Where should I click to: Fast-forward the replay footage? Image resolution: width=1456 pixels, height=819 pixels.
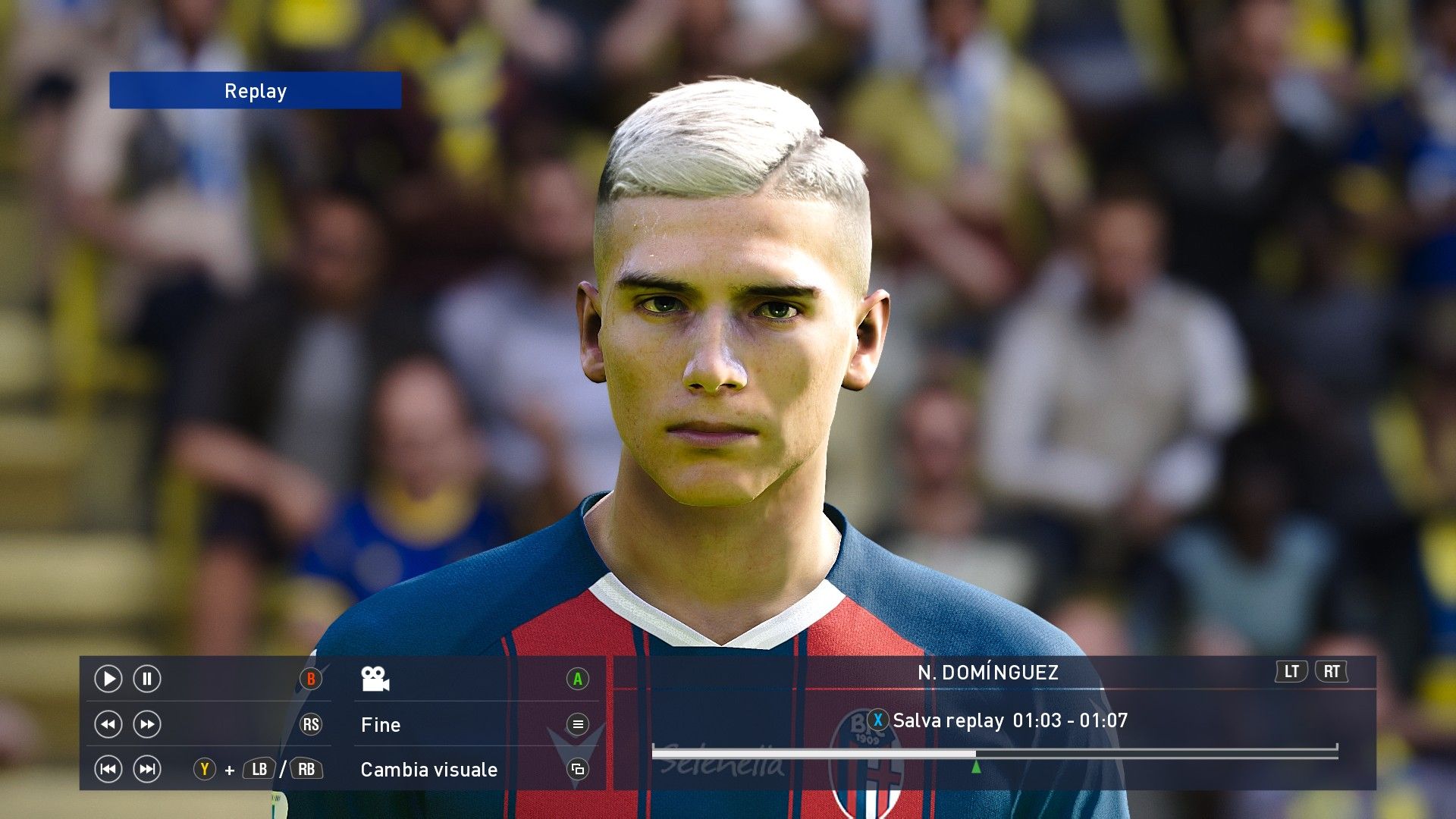click(147, 724)
